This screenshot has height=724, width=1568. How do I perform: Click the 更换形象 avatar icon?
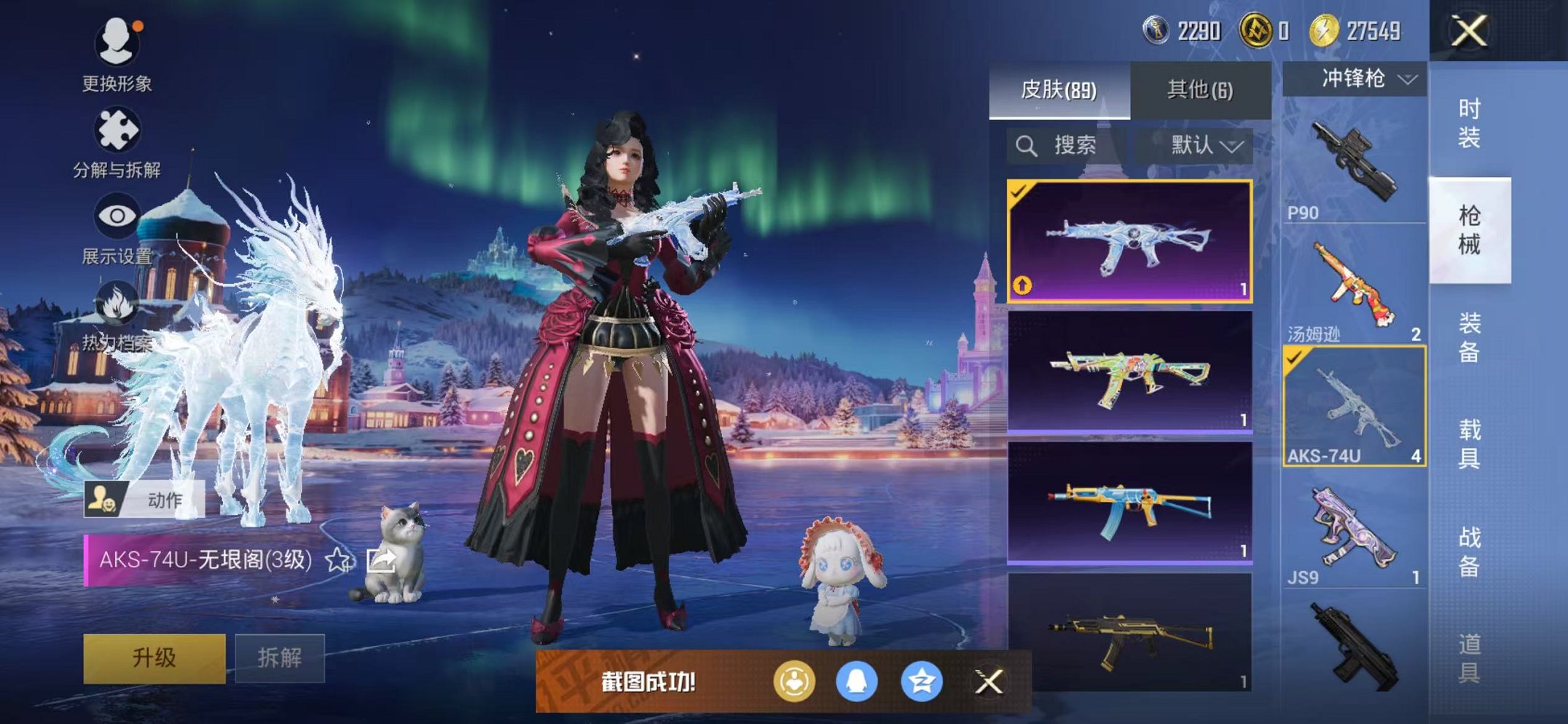pyautogui.click(x=117, y=44)
